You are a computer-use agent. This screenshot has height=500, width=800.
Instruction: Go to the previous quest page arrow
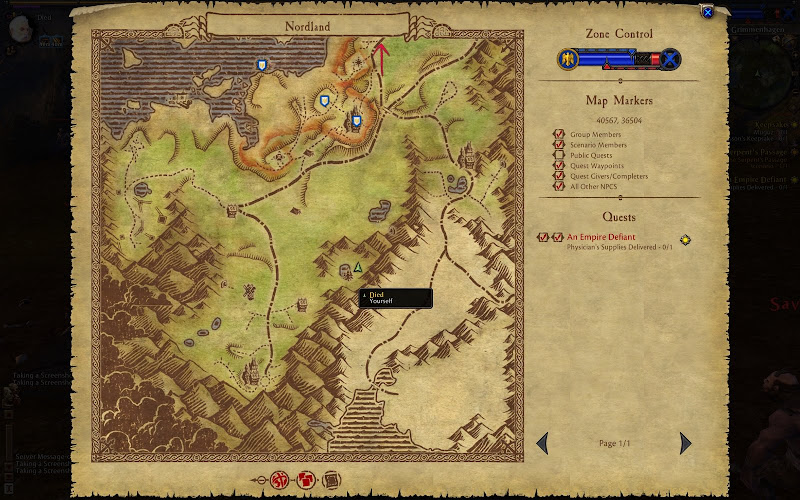[542, 442]
